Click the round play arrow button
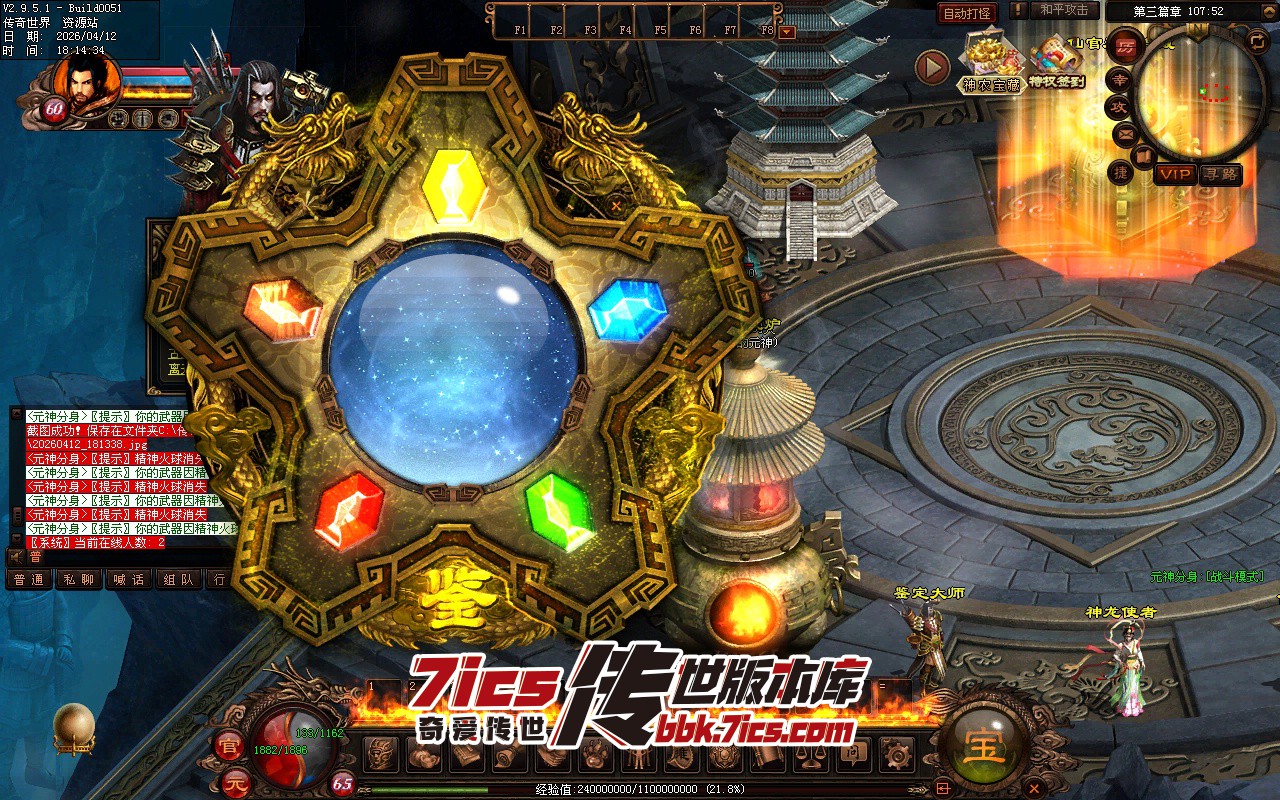 [x=932, y=68]
